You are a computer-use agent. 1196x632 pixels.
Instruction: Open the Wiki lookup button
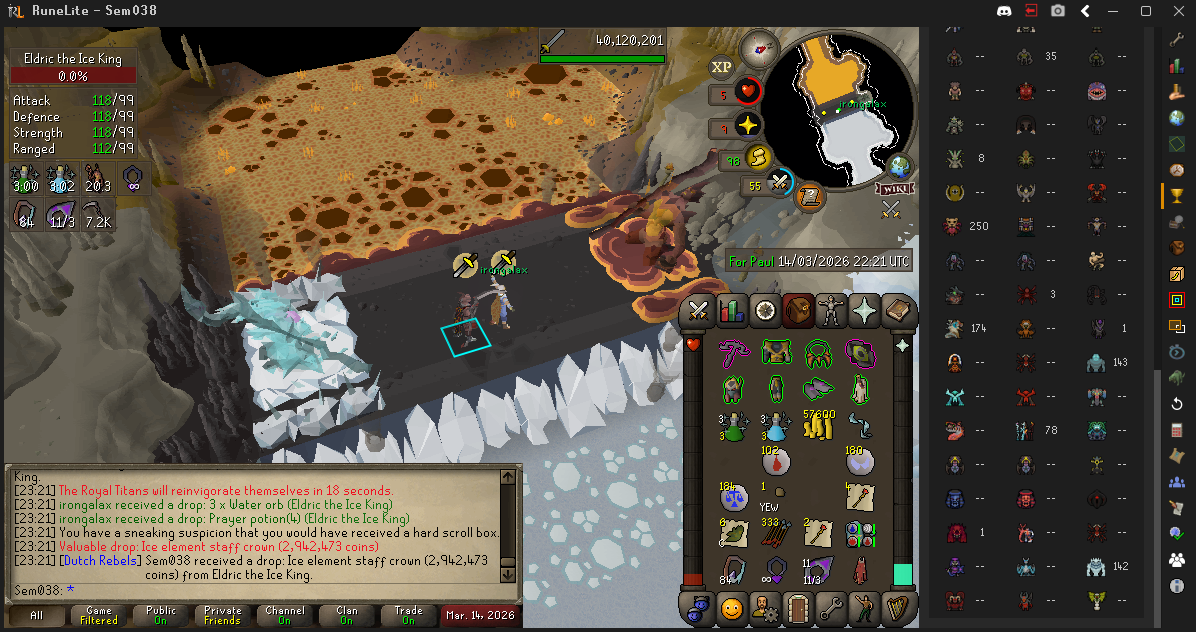(895, 188)
